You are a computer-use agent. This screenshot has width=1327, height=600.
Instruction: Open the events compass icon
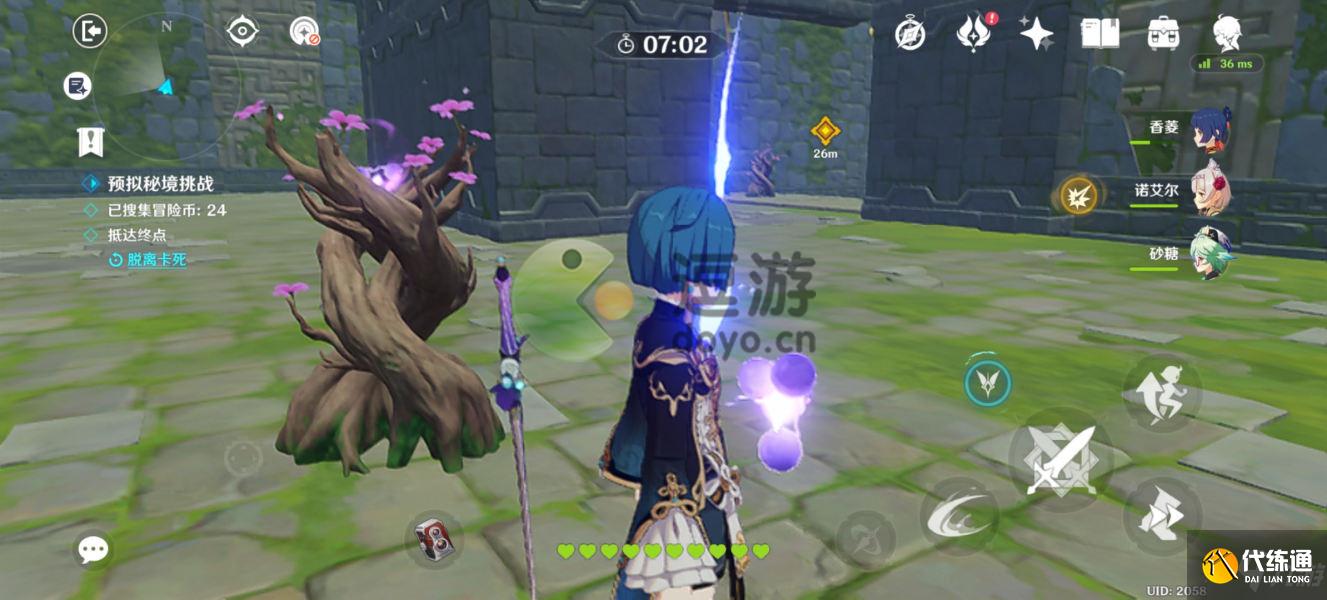pyautogui.click(x=909, y=34)
